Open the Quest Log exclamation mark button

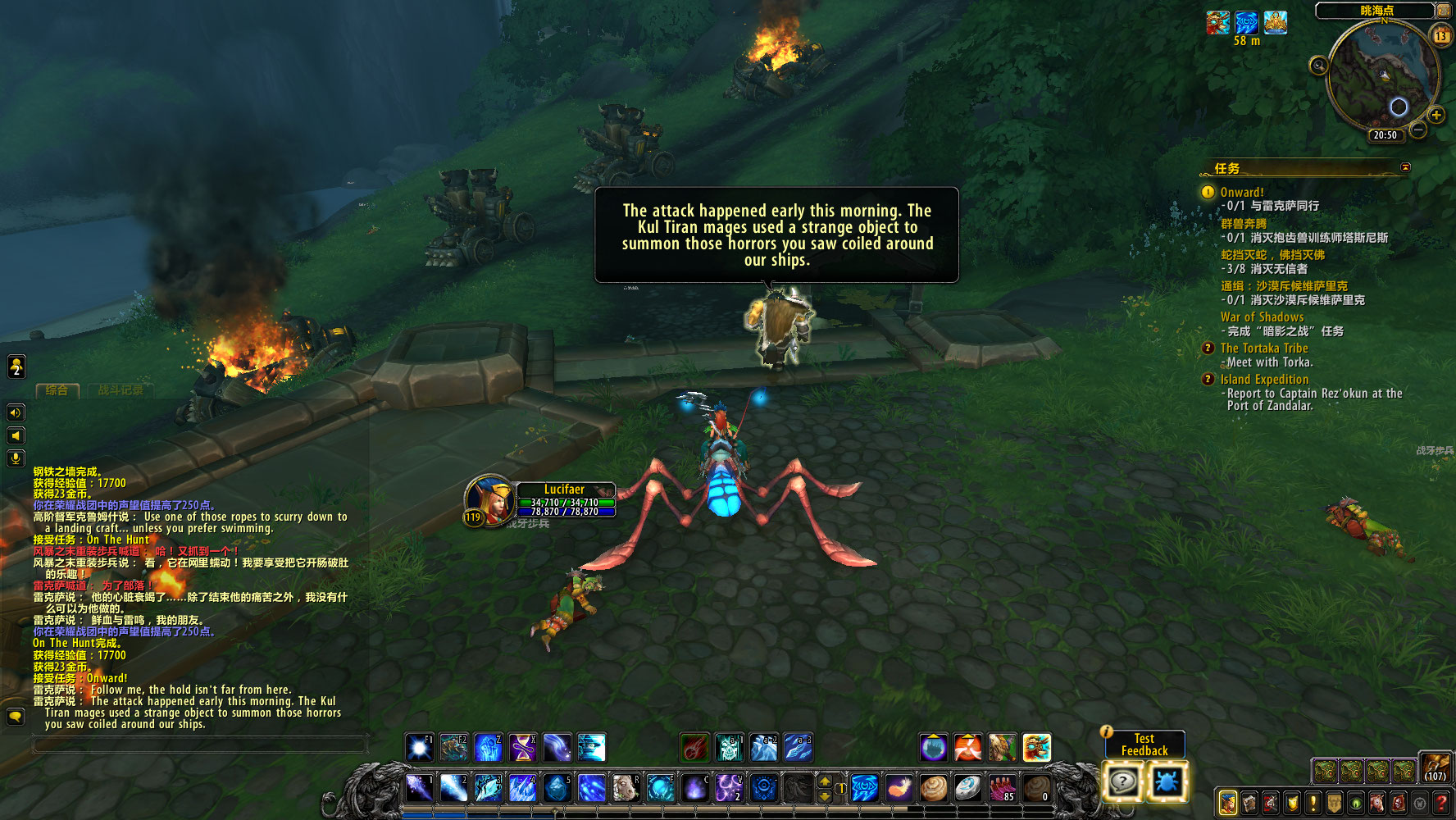click(1313, 803)
